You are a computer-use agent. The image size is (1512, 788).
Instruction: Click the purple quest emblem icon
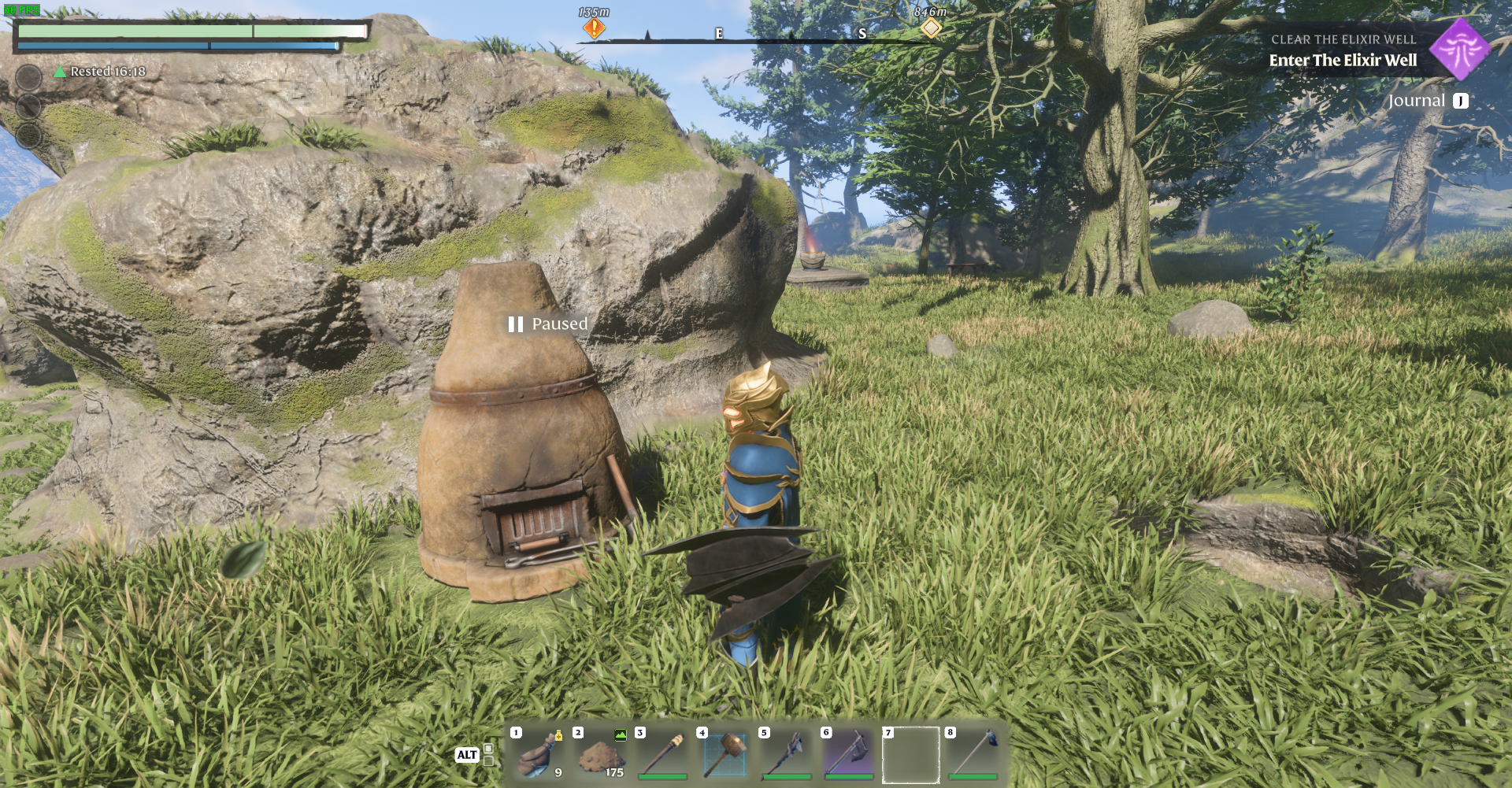1459,50
